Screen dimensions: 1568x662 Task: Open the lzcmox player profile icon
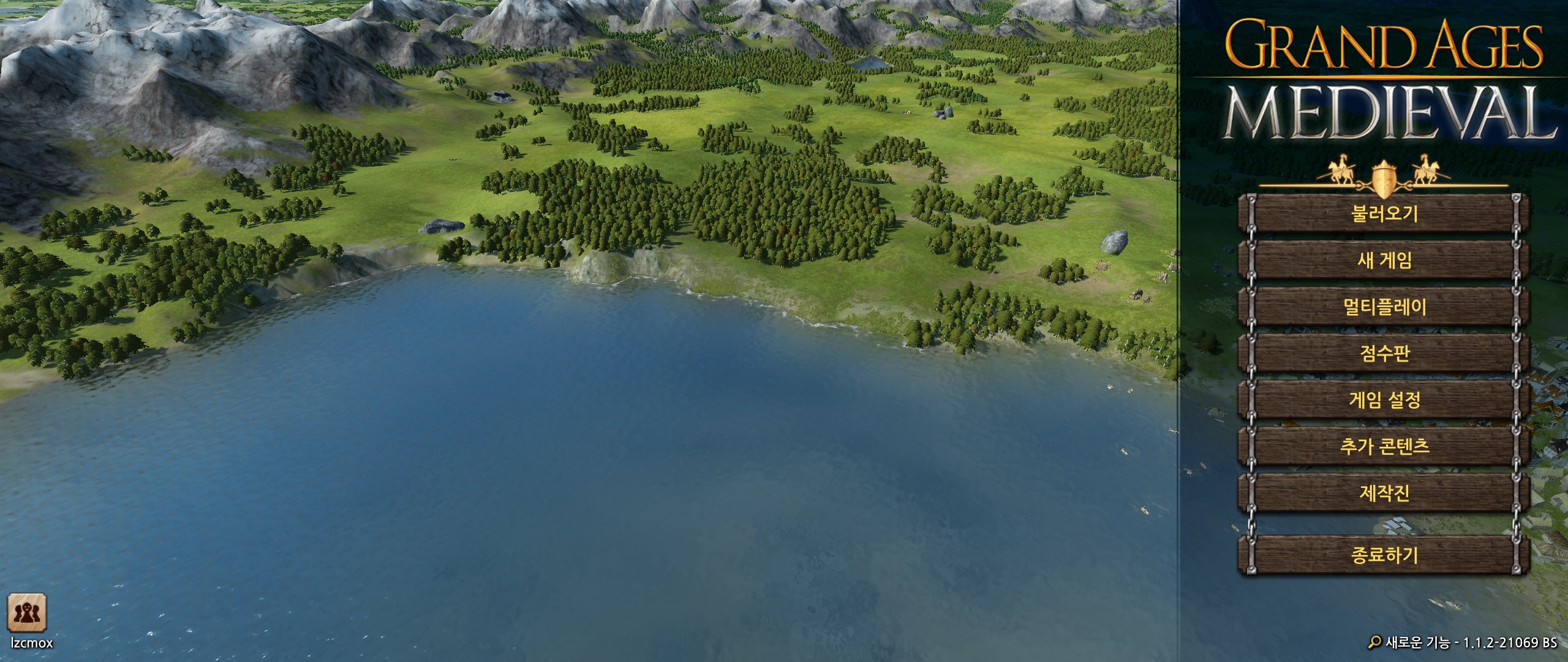[27, 612]
